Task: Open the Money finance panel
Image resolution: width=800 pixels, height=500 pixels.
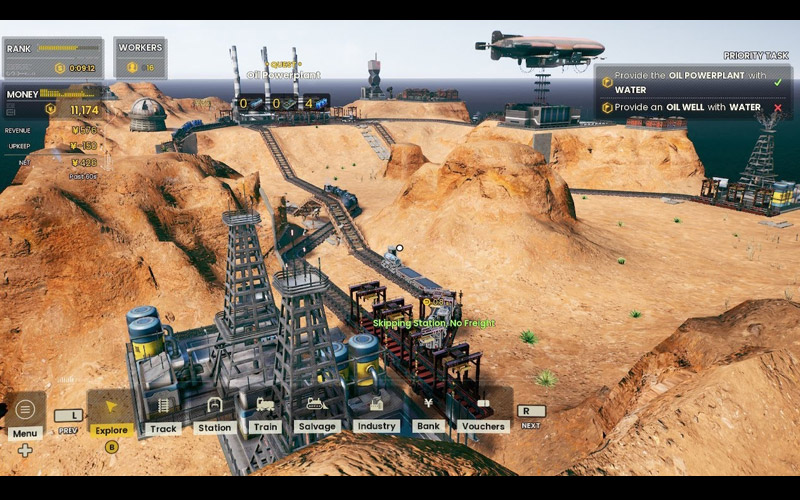Action: [x=52, y=102]
